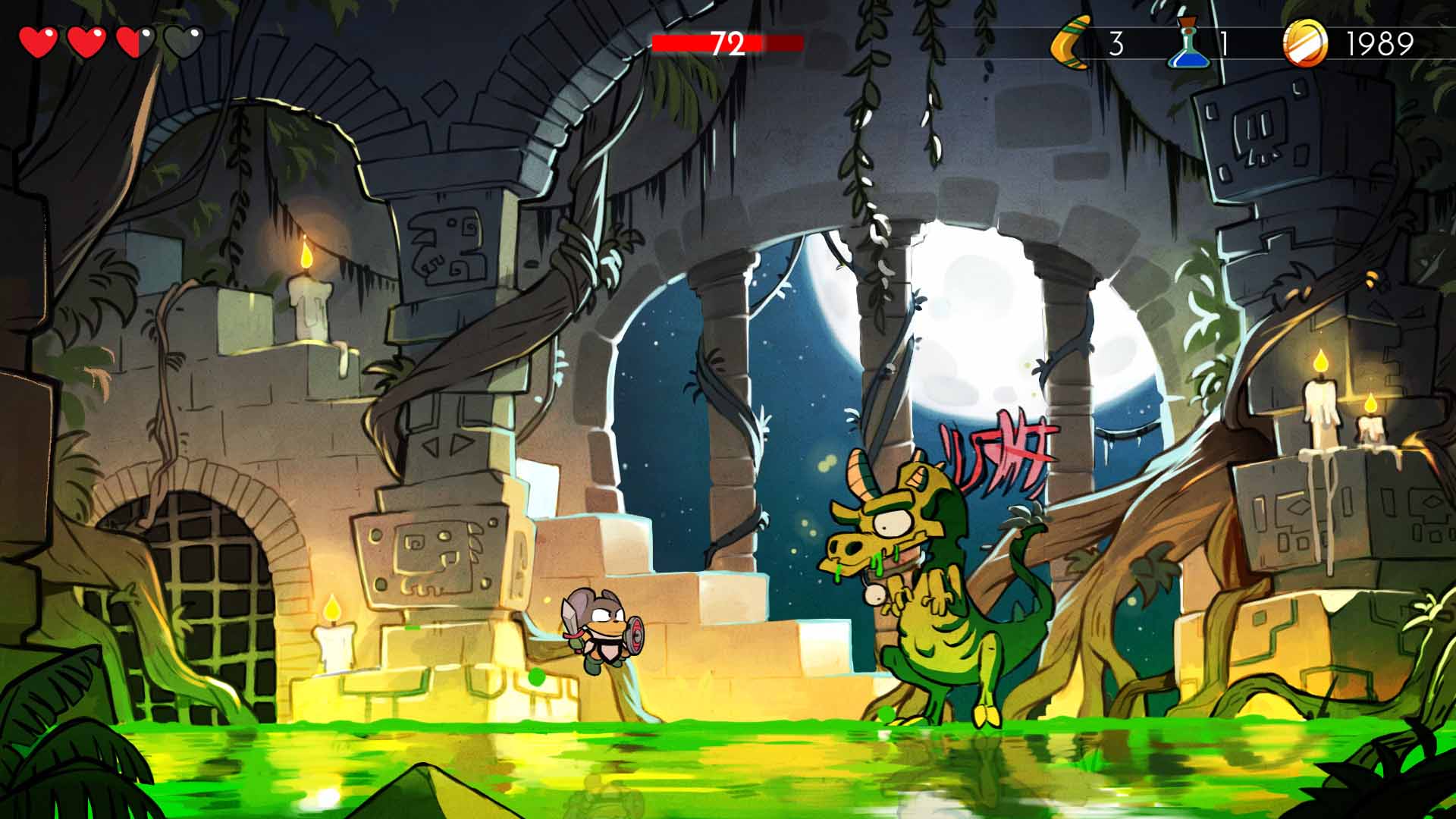This screenshot has height=819, width=1456.
Task: Click the enemy health bar labeled 72
Action: click(x=726, y=43)
